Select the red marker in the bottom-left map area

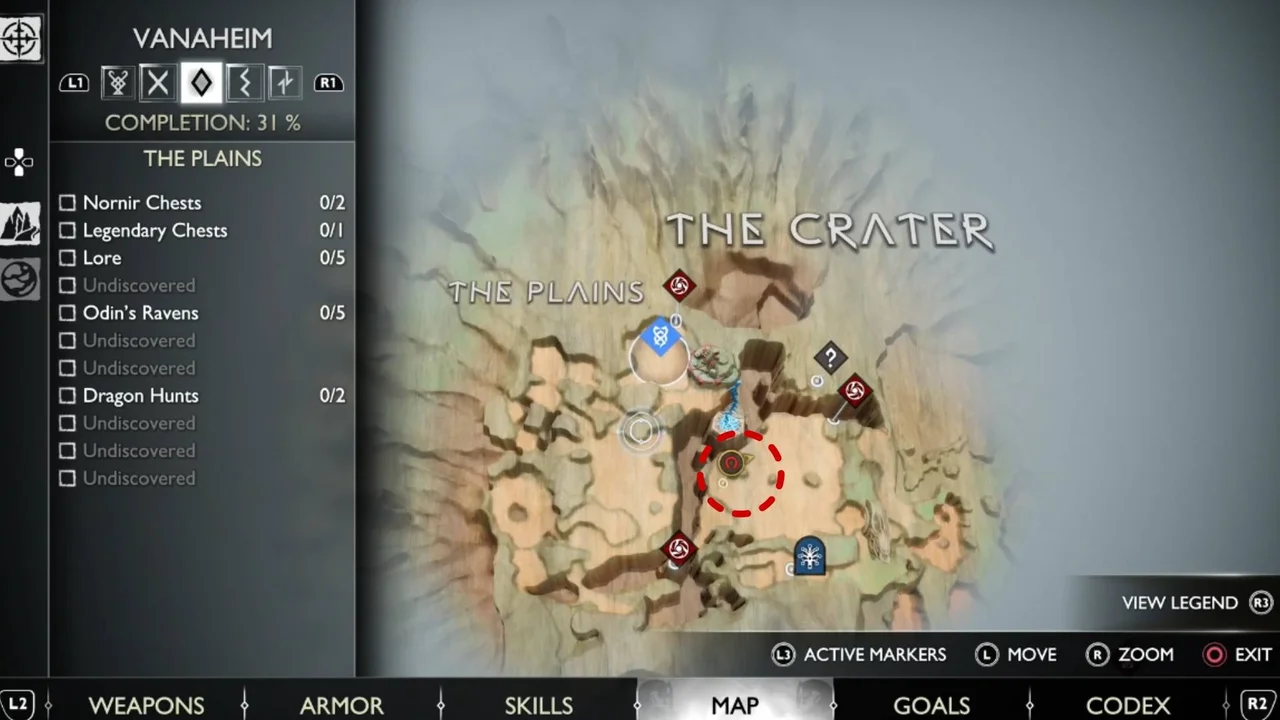point(679,549)
